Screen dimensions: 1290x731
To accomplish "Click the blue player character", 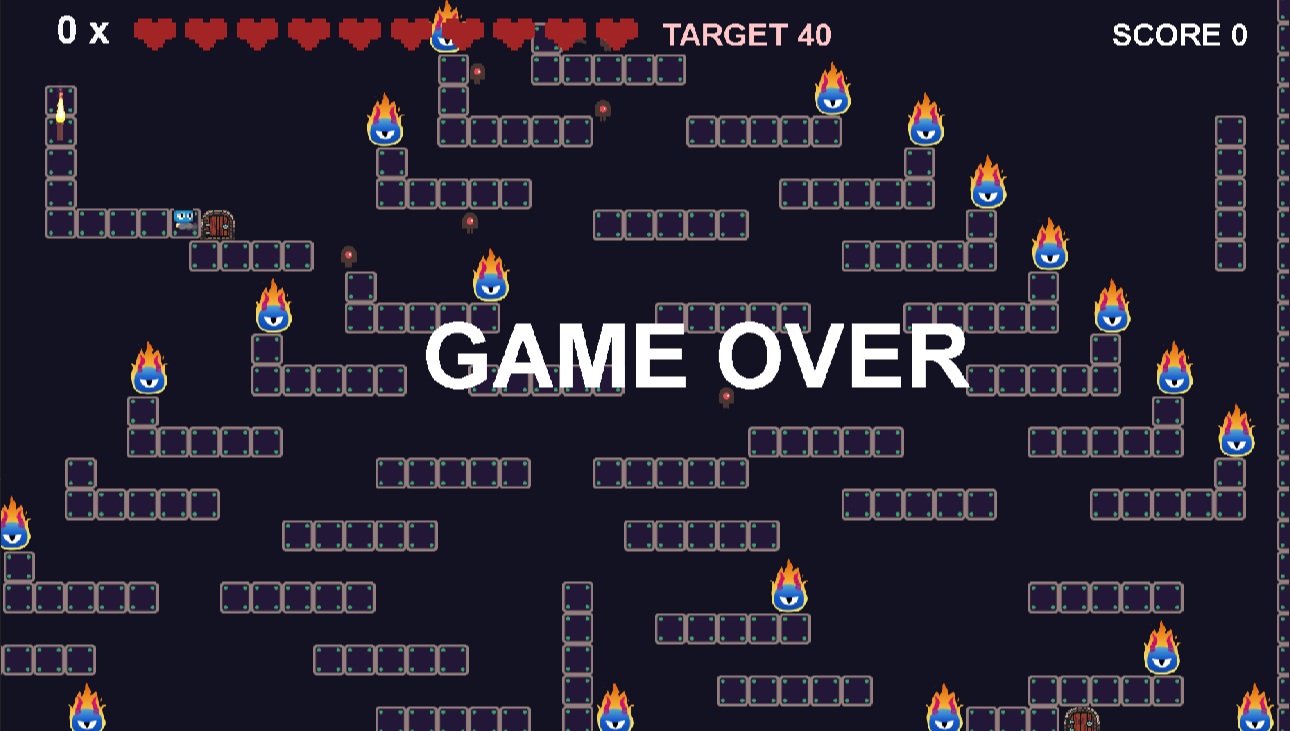I will 185,222.
